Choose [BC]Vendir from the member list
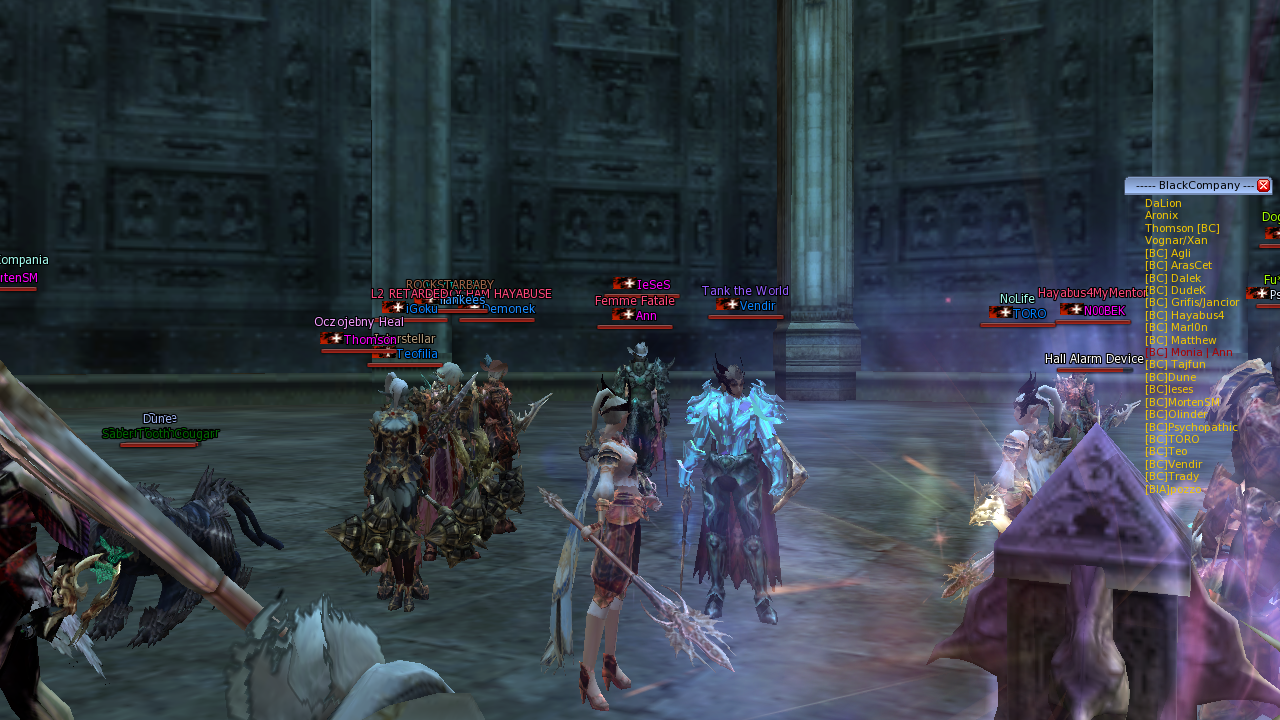Screen dimensions: 1280x720 pyautogui.click(x=1173, y=464)
